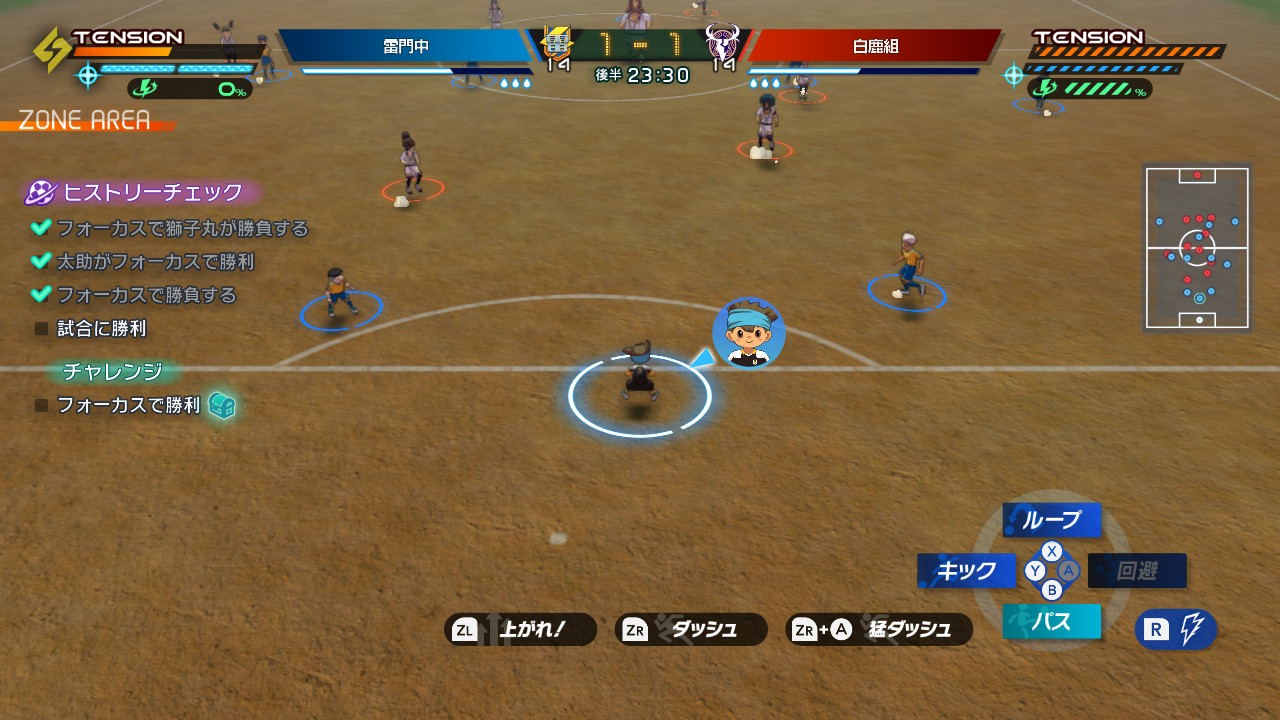Select the 雷門中 team banner
This screenshot has width=1280, height=720.
(405, 46)
